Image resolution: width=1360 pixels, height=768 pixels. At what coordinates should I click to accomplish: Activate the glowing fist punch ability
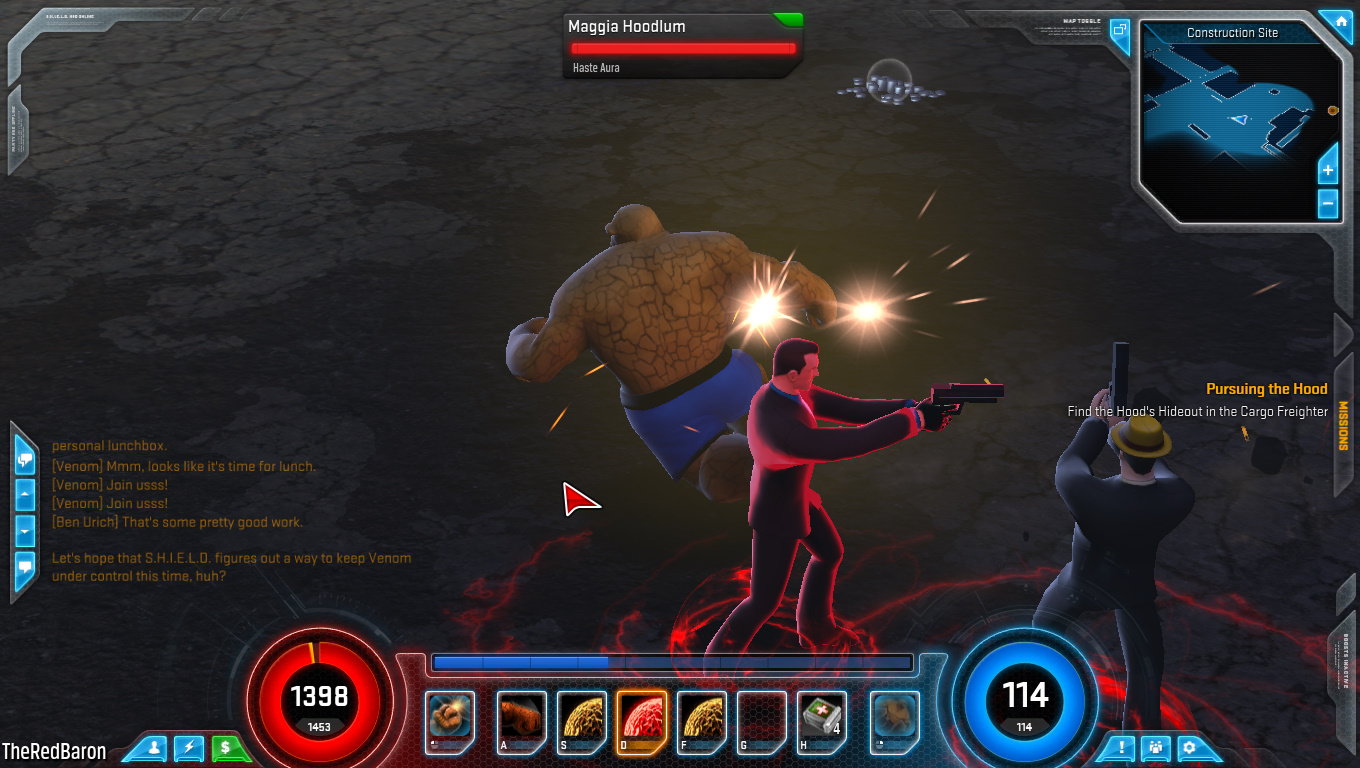tap(449, 717)
